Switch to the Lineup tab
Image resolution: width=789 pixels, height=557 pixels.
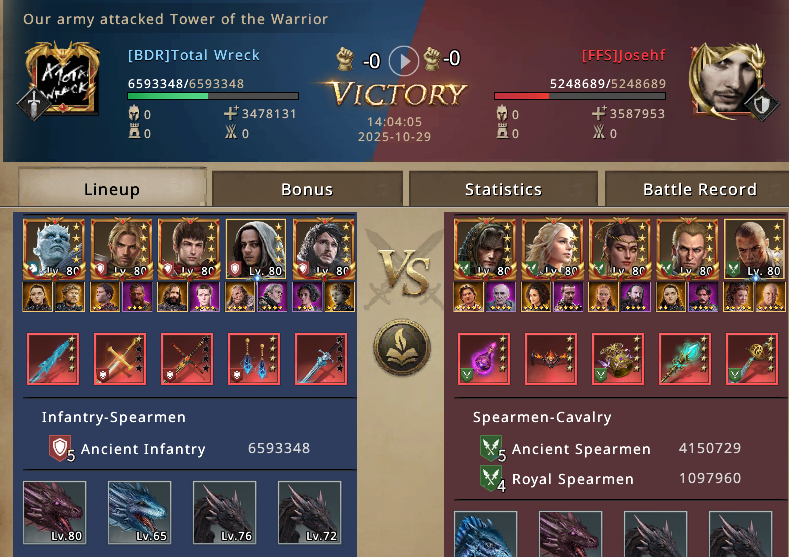pyautogui.click(x=111, y=189)
